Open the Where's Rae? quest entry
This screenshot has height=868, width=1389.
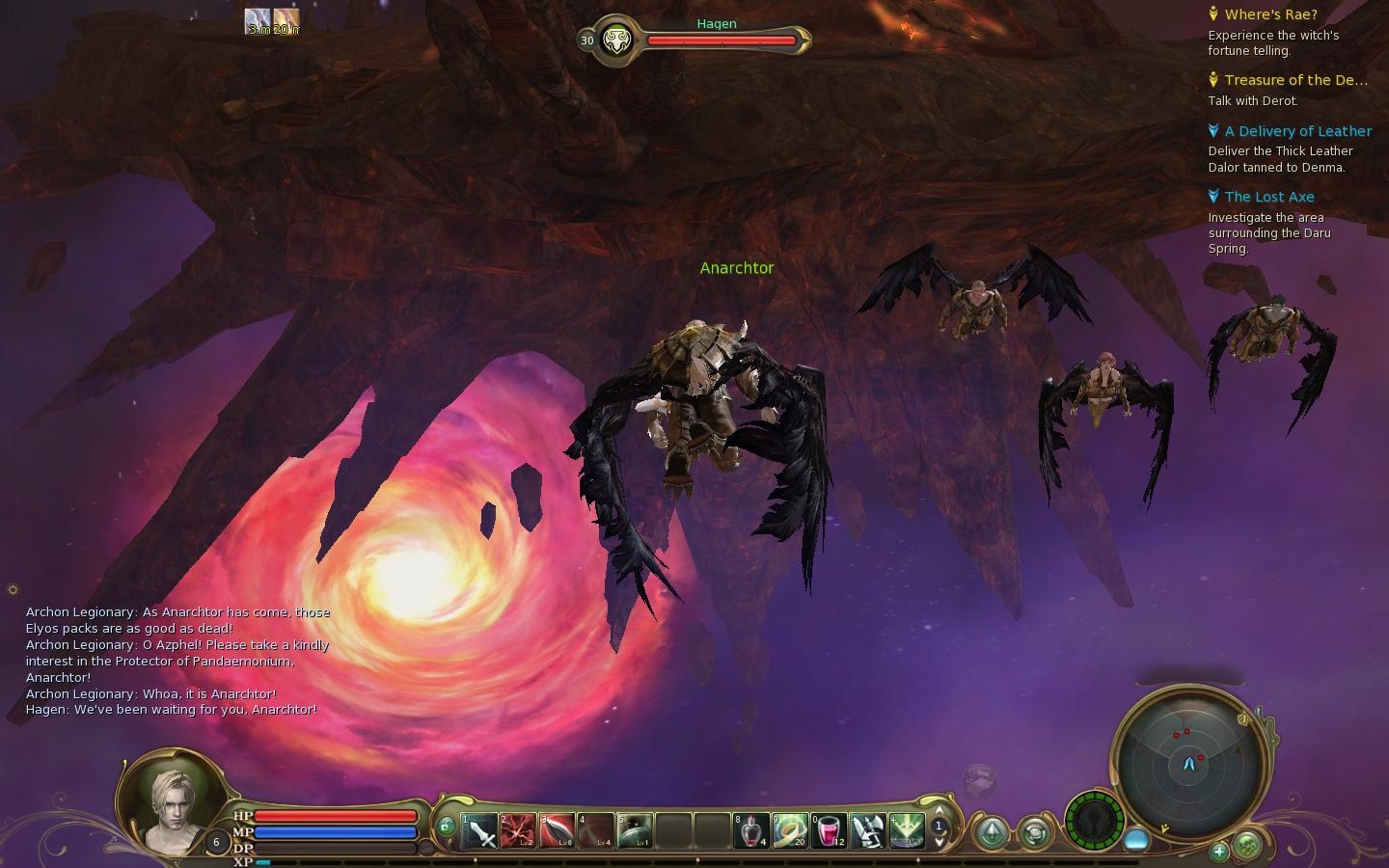[1270, 14]
